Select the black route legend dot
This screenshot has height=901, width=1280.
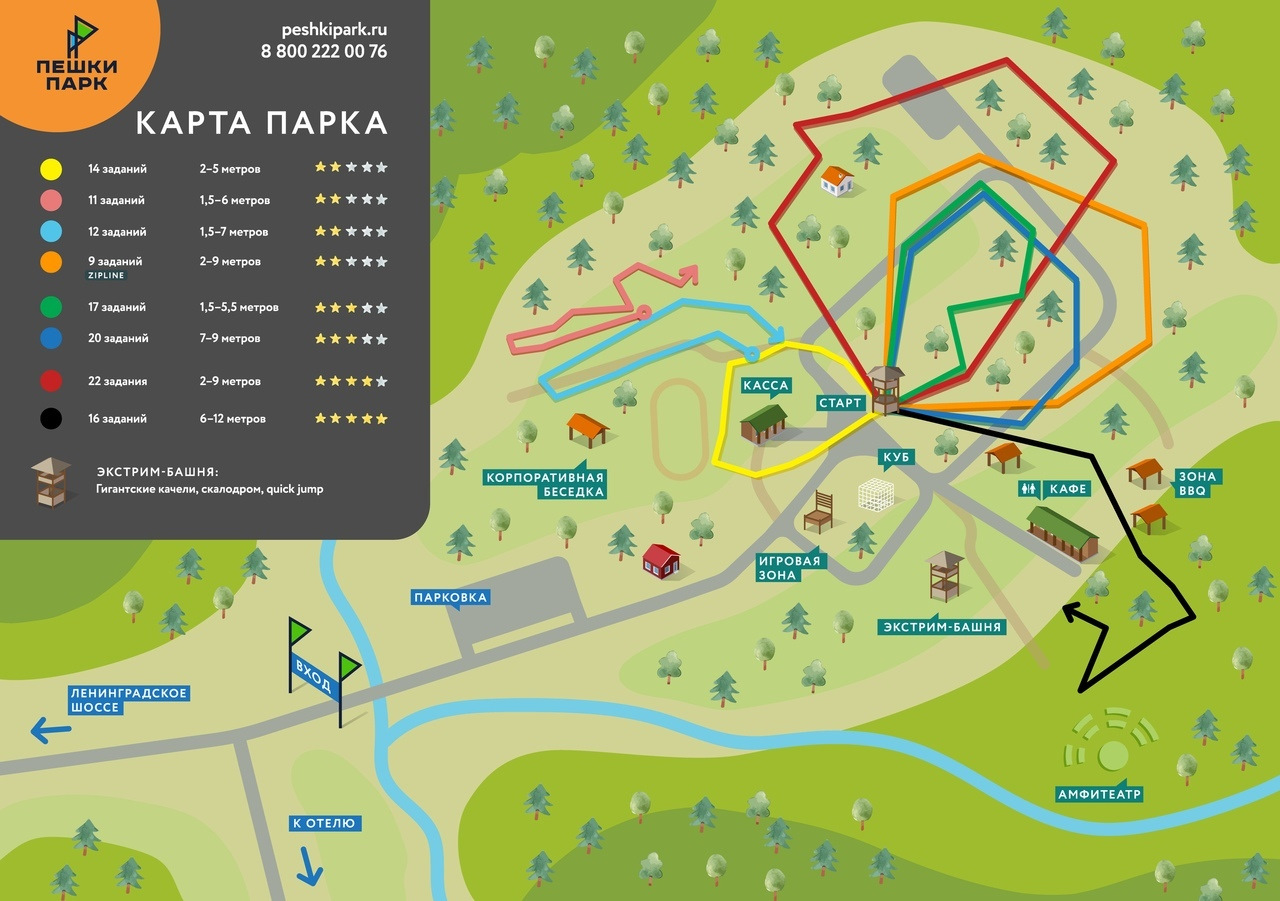51,419
